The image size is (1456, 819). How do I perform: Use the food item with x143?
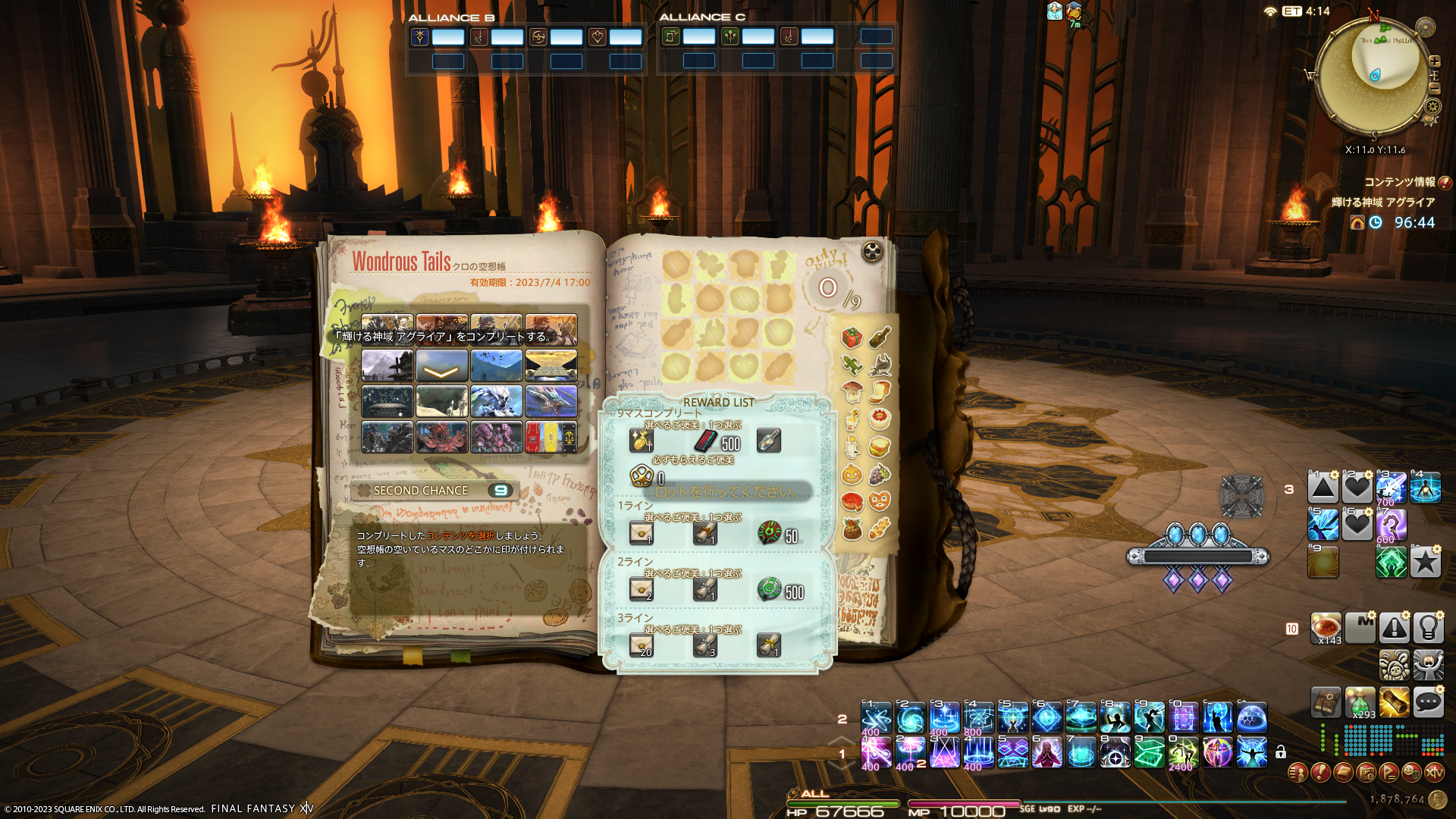click(x=1326, y=628)
